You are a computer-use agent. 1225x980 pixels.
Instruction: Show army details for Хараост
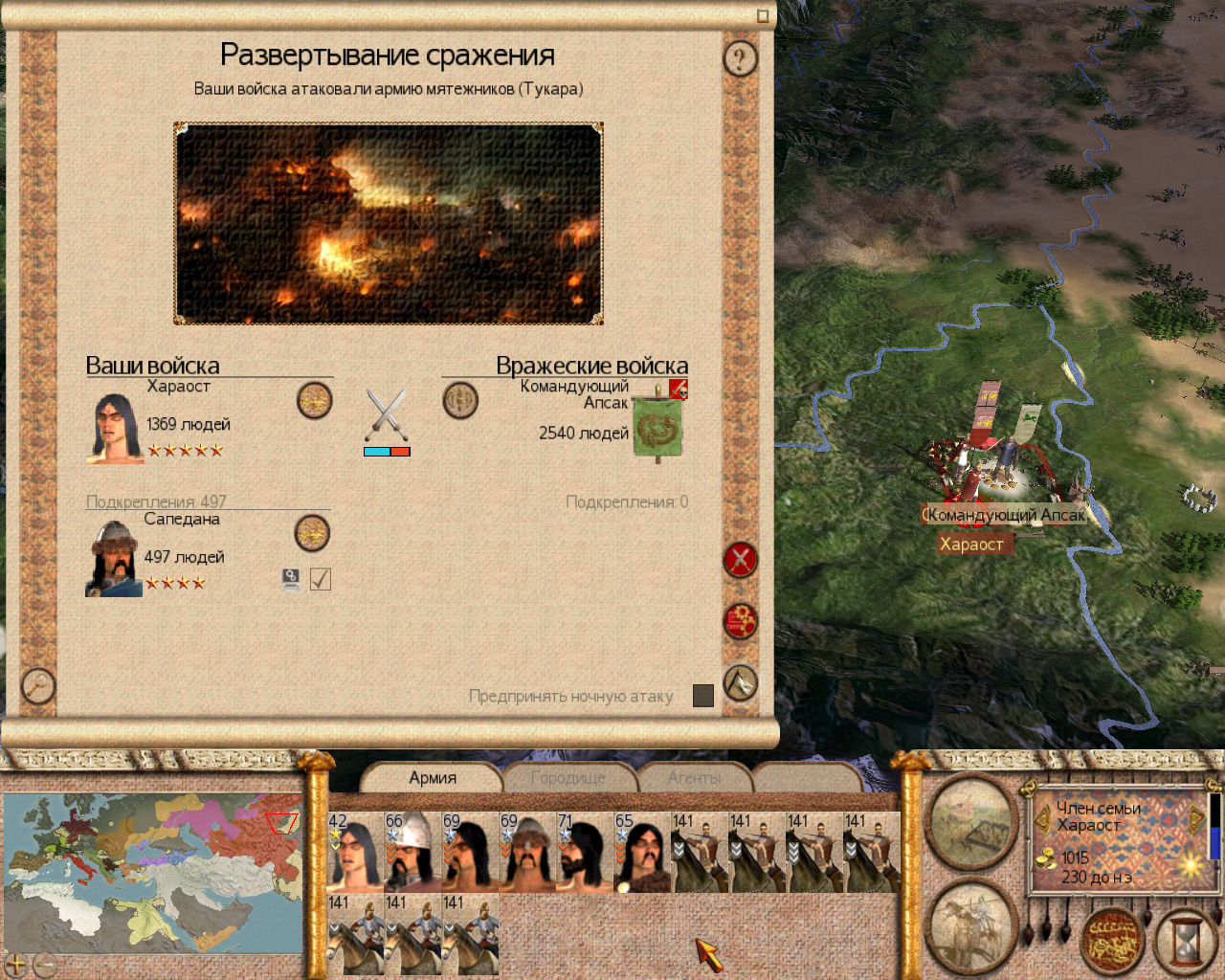pyautogui.click(x=314, y=400)
